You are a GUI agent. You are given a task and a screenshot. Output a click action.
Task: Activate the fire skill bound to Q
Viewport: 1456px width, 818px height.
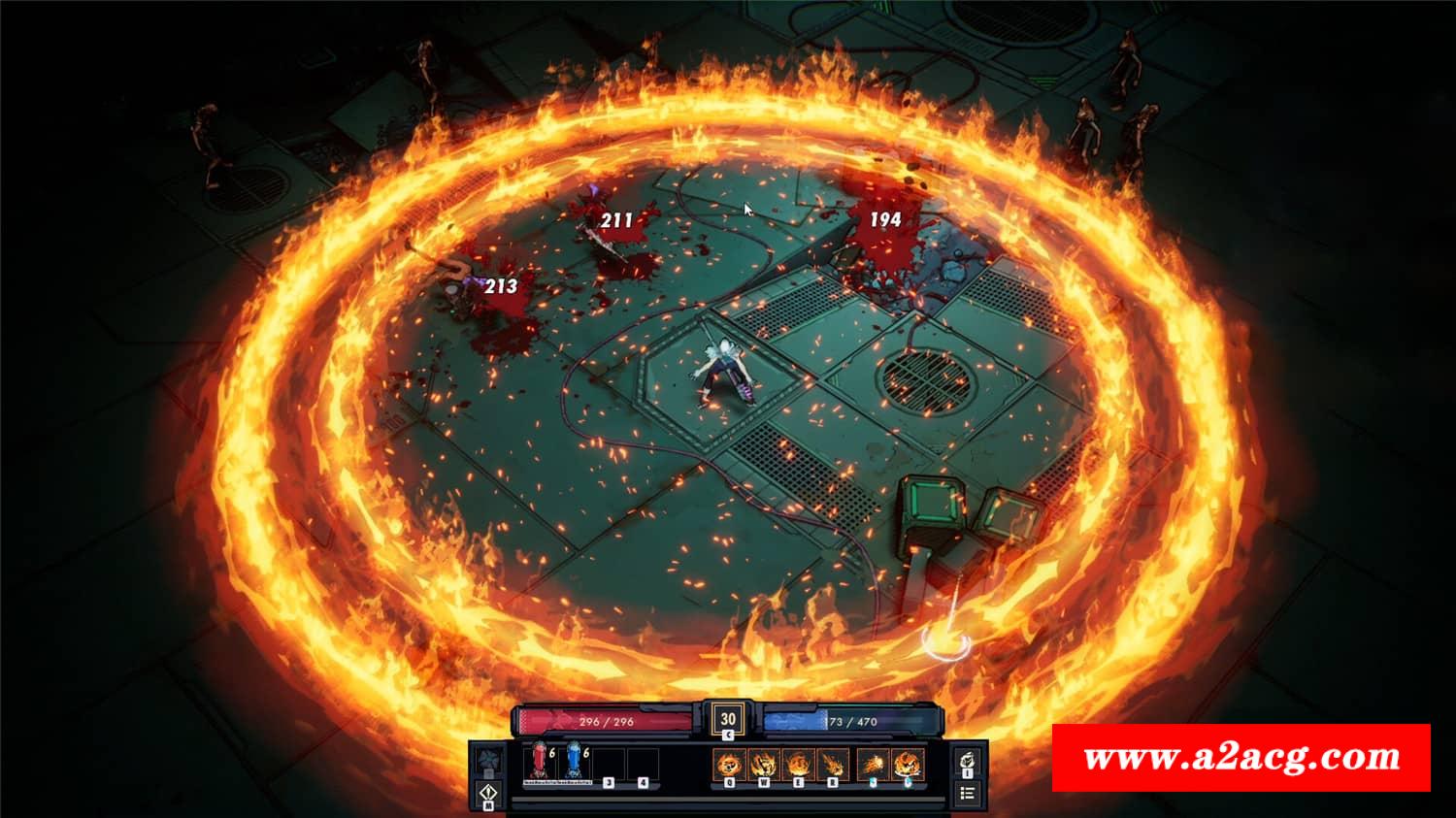(730, 764)
